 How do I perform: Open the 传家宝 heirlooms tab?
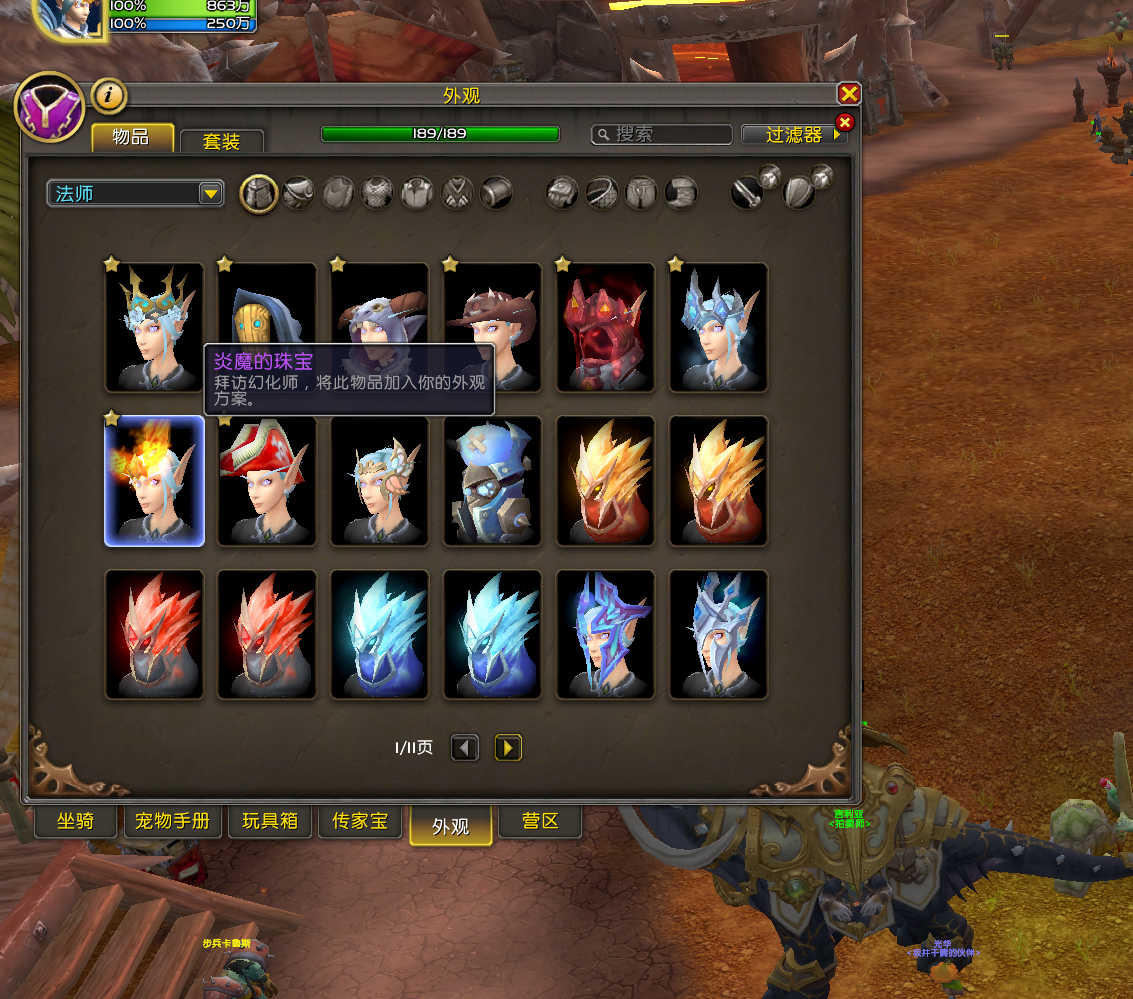point(360,822)
